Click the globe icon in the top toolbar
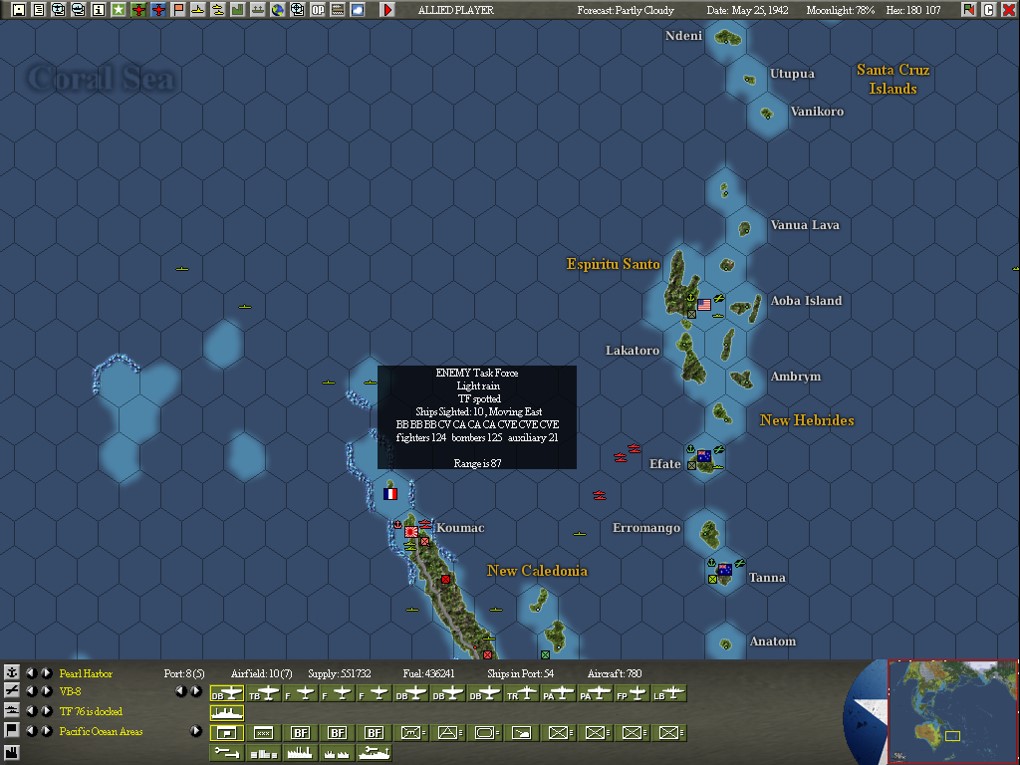This screenshot has height=765, width=1020. point(278,10)
